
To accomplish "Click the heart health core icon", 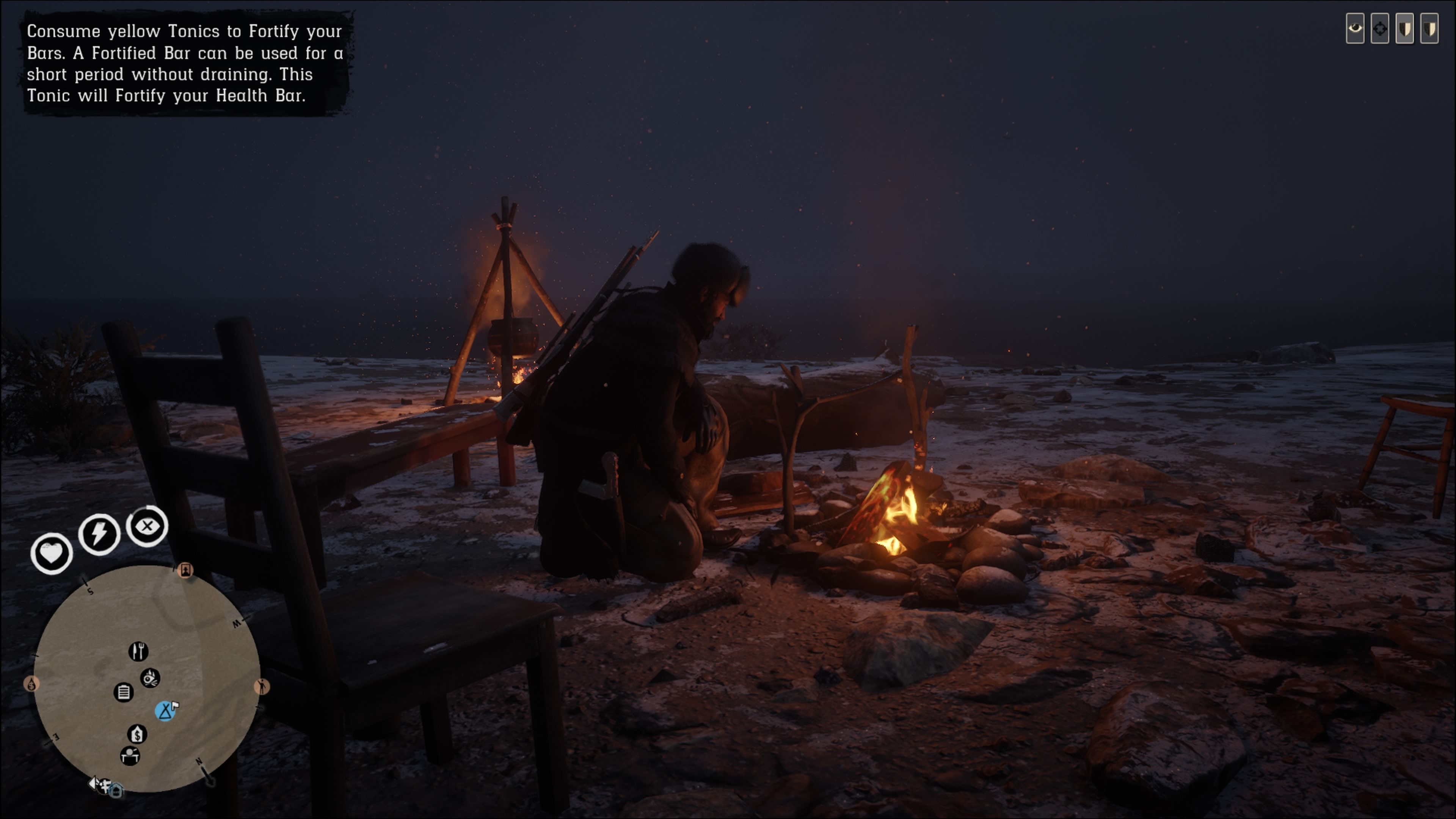I will point(52,553).
